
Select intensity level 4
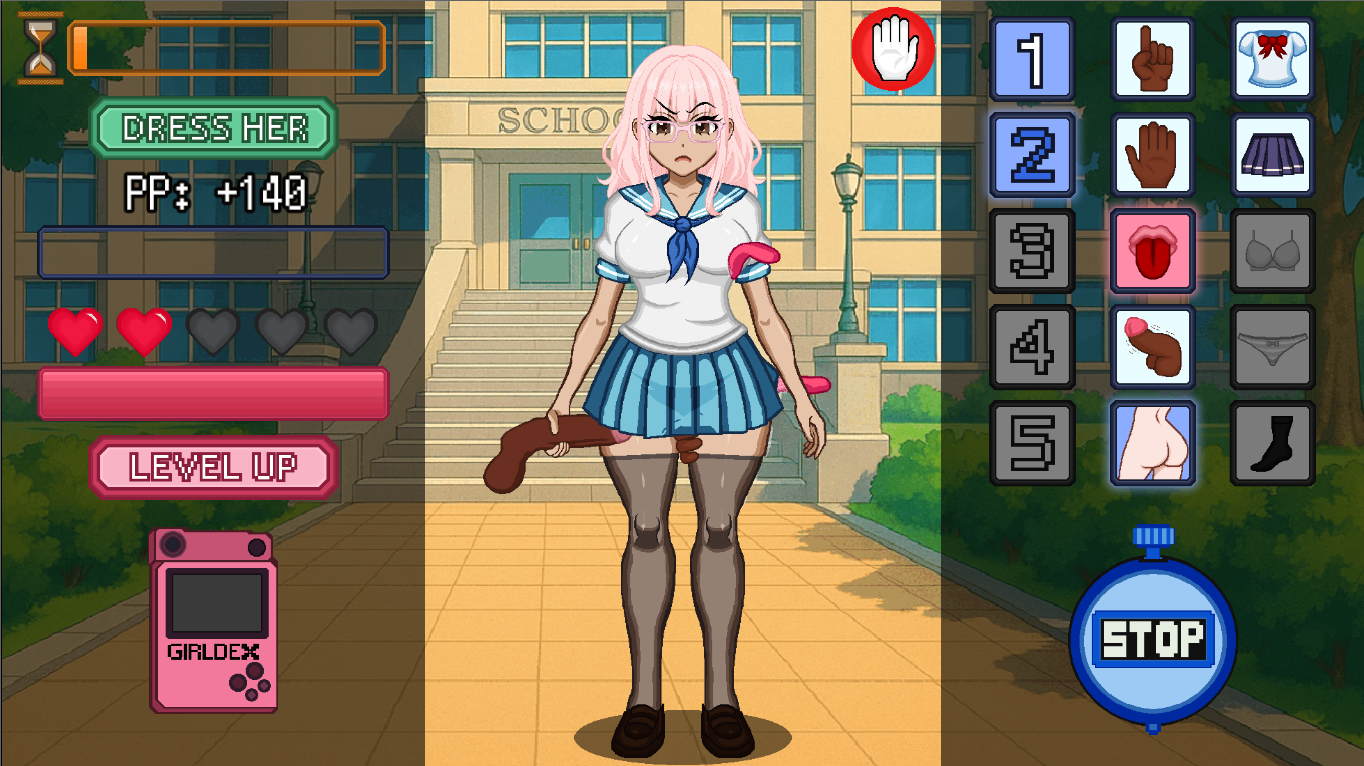[x=1032, y=347]
